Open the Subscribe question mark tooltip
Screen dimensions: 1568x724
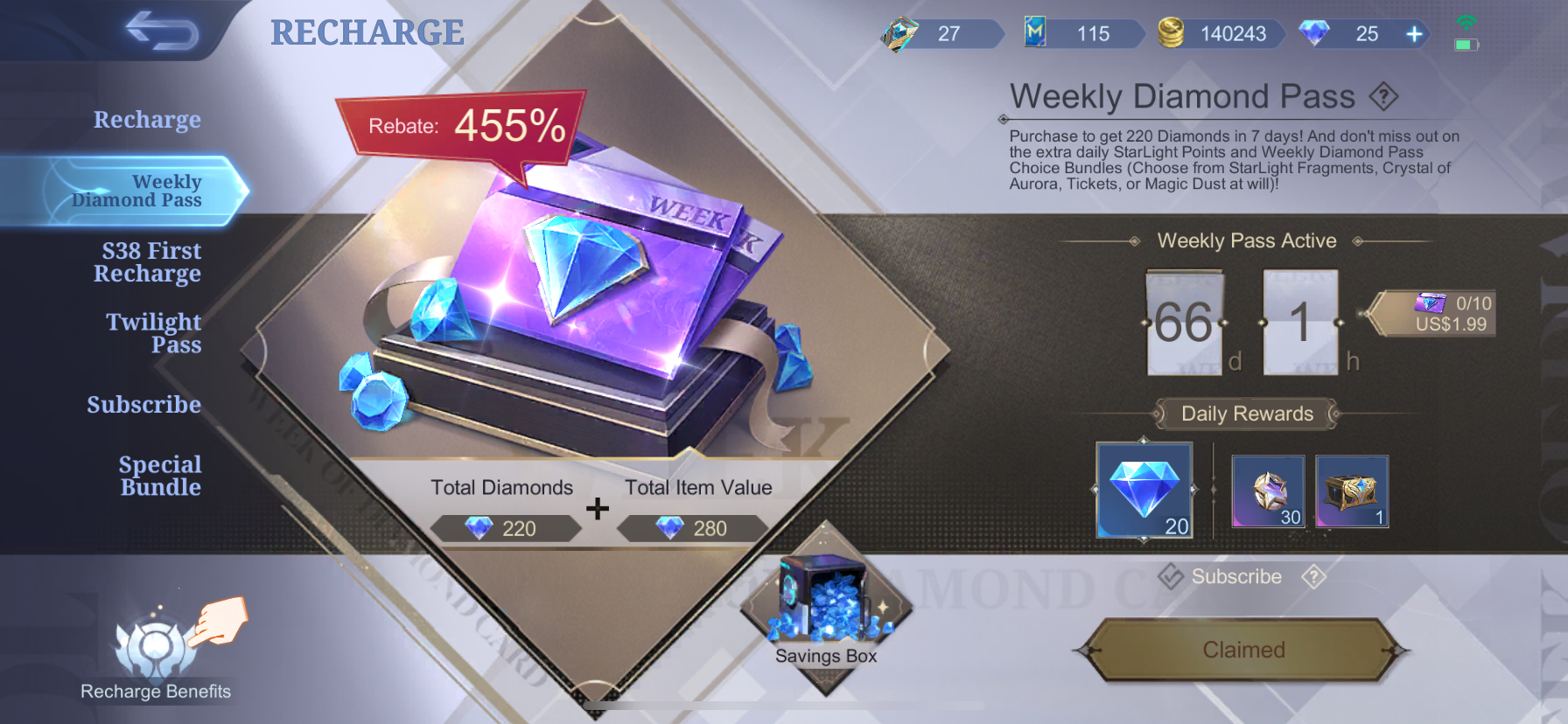[x=1312, y=577]
